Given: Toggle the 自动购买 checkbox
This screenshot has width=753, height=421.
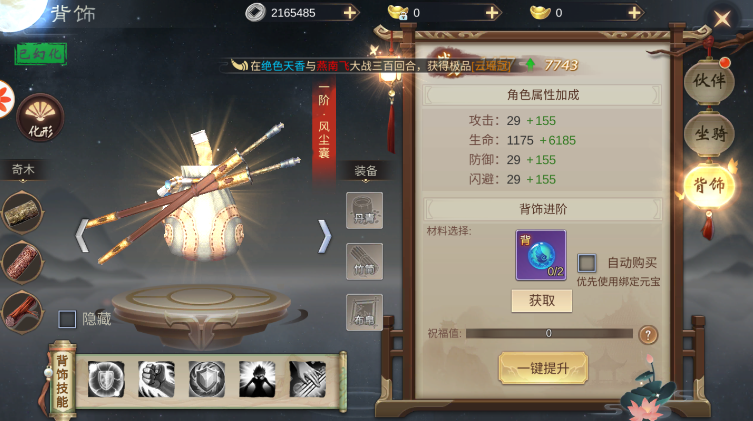Looking at the screenshot, I should (x=587, y=263).
